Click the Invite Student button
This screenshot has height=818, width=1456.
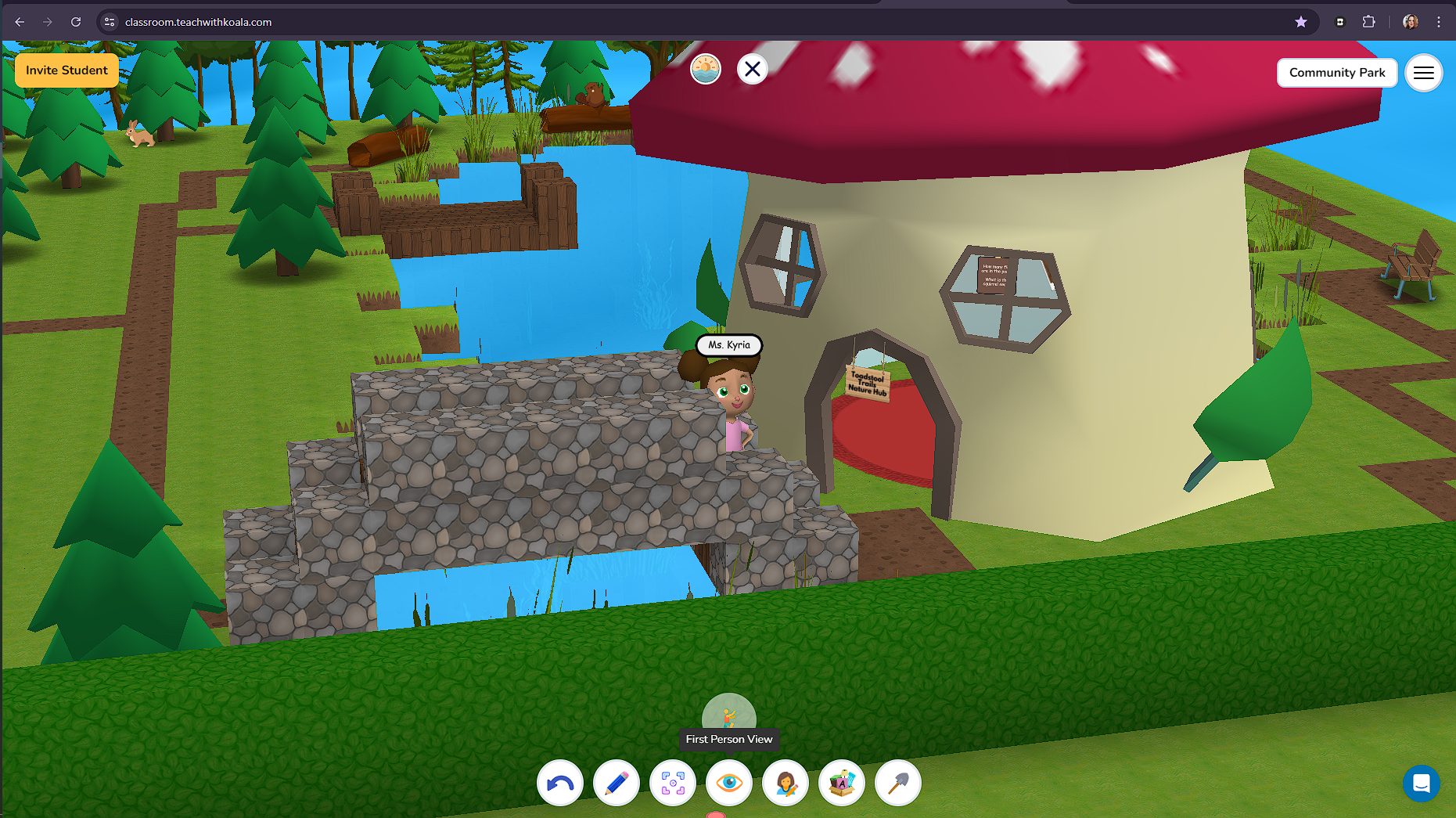click(67, 70)
